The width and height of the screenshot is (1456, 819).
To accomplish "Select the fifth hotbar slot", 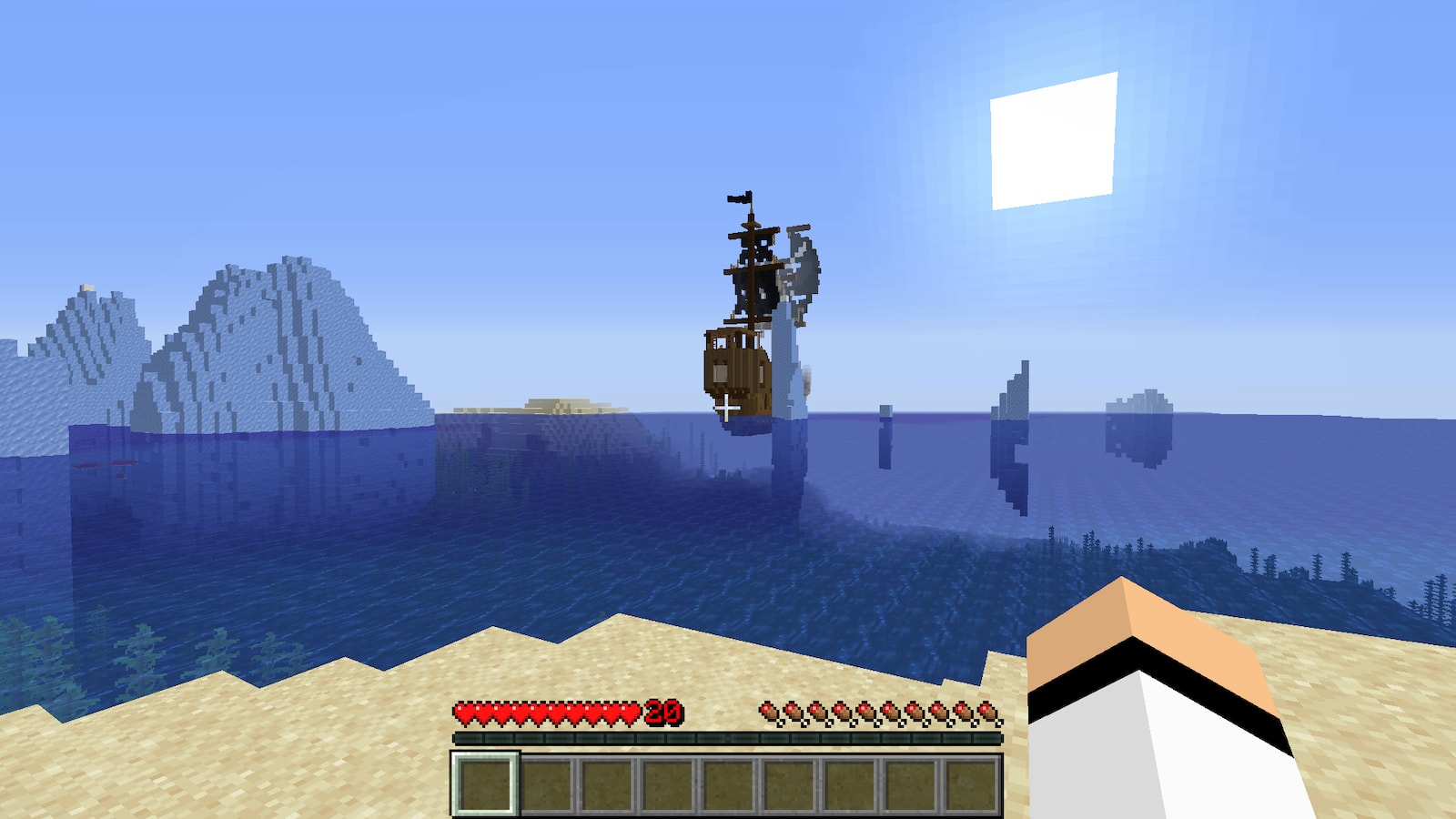I will (728, 784).
